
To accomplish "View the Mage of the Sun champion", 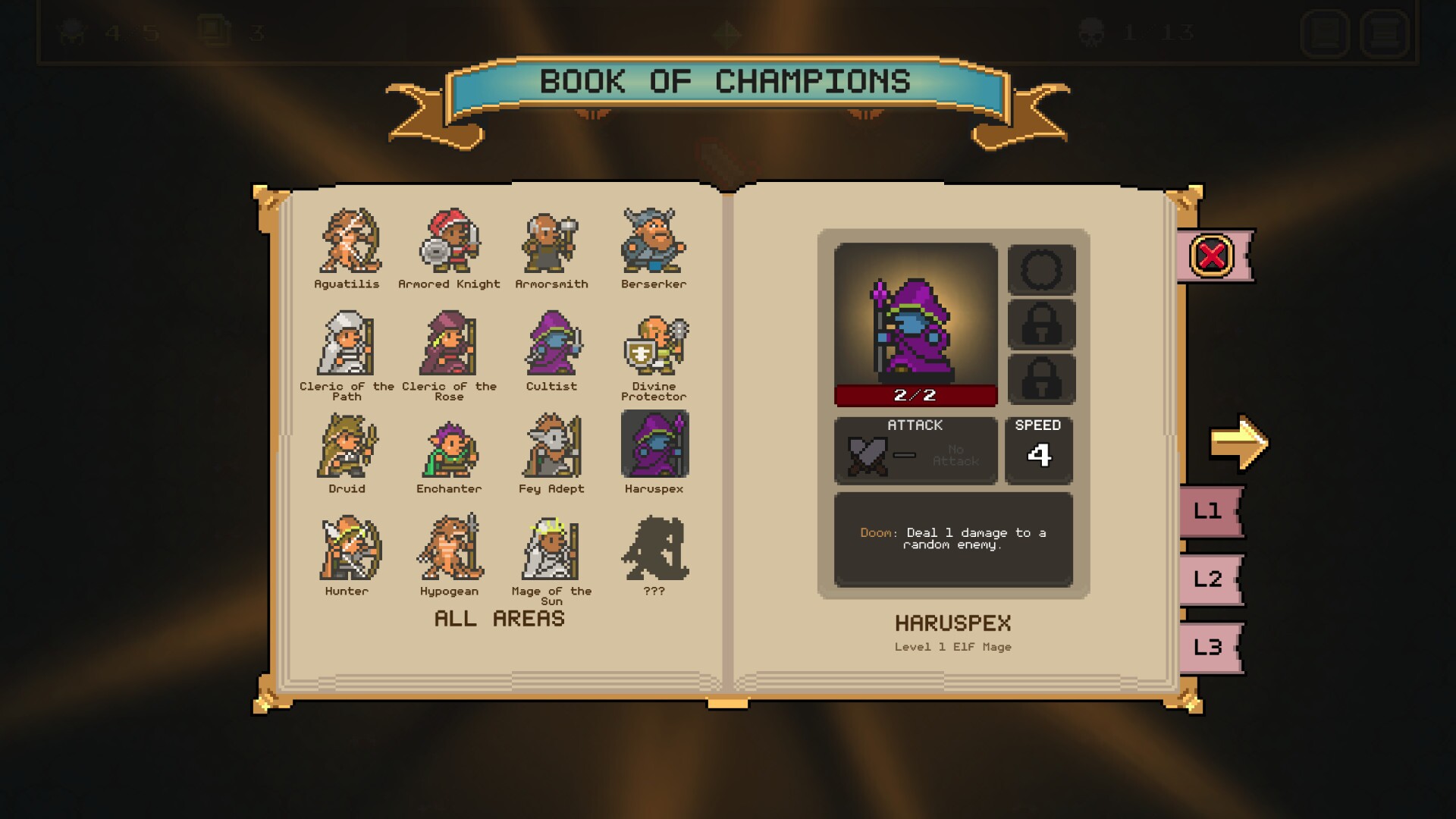I will pyautogui.click(x=552, y=550).
